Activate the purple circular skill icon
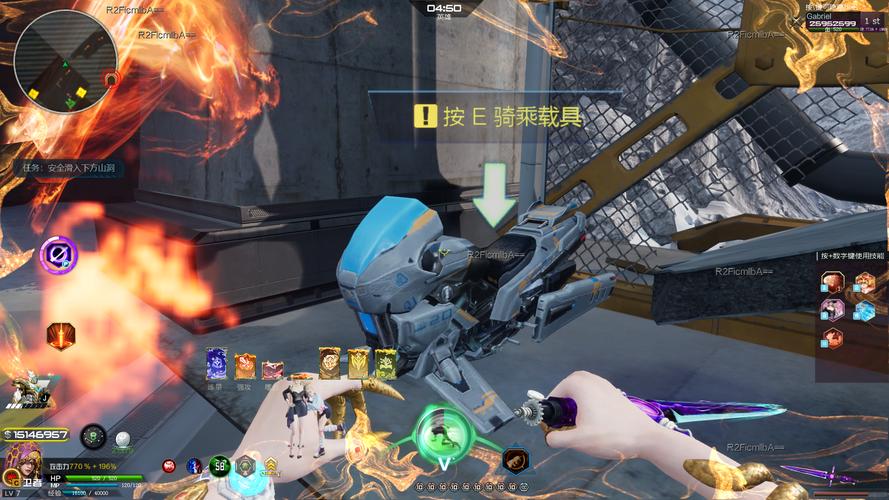Viewport: 889px width, 500px height. coord(59,255)
